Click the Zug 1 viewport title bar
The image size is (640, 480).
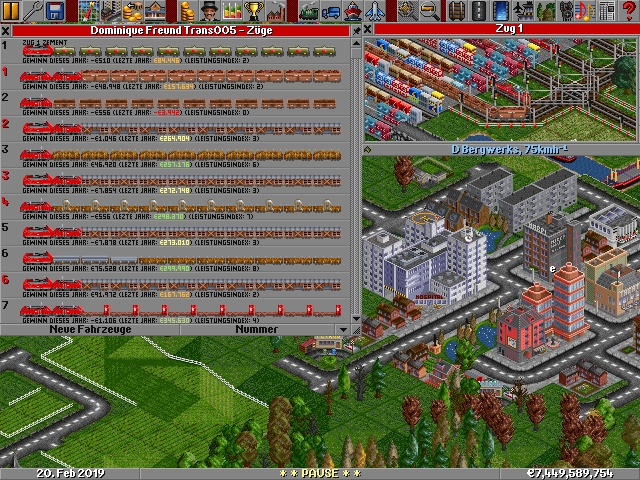coord(500,30)
